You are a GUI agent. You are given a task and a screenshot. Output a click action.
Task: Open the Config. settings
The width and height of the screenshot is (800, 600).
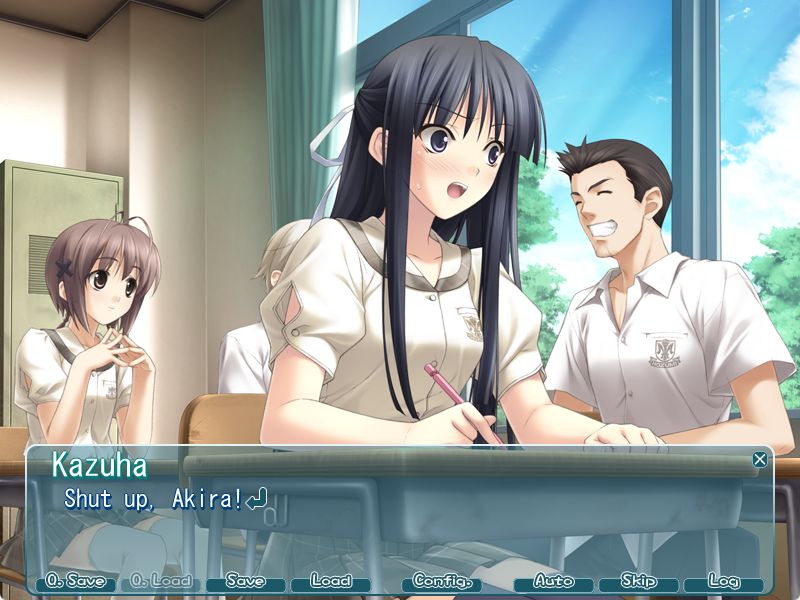[442, 582]
